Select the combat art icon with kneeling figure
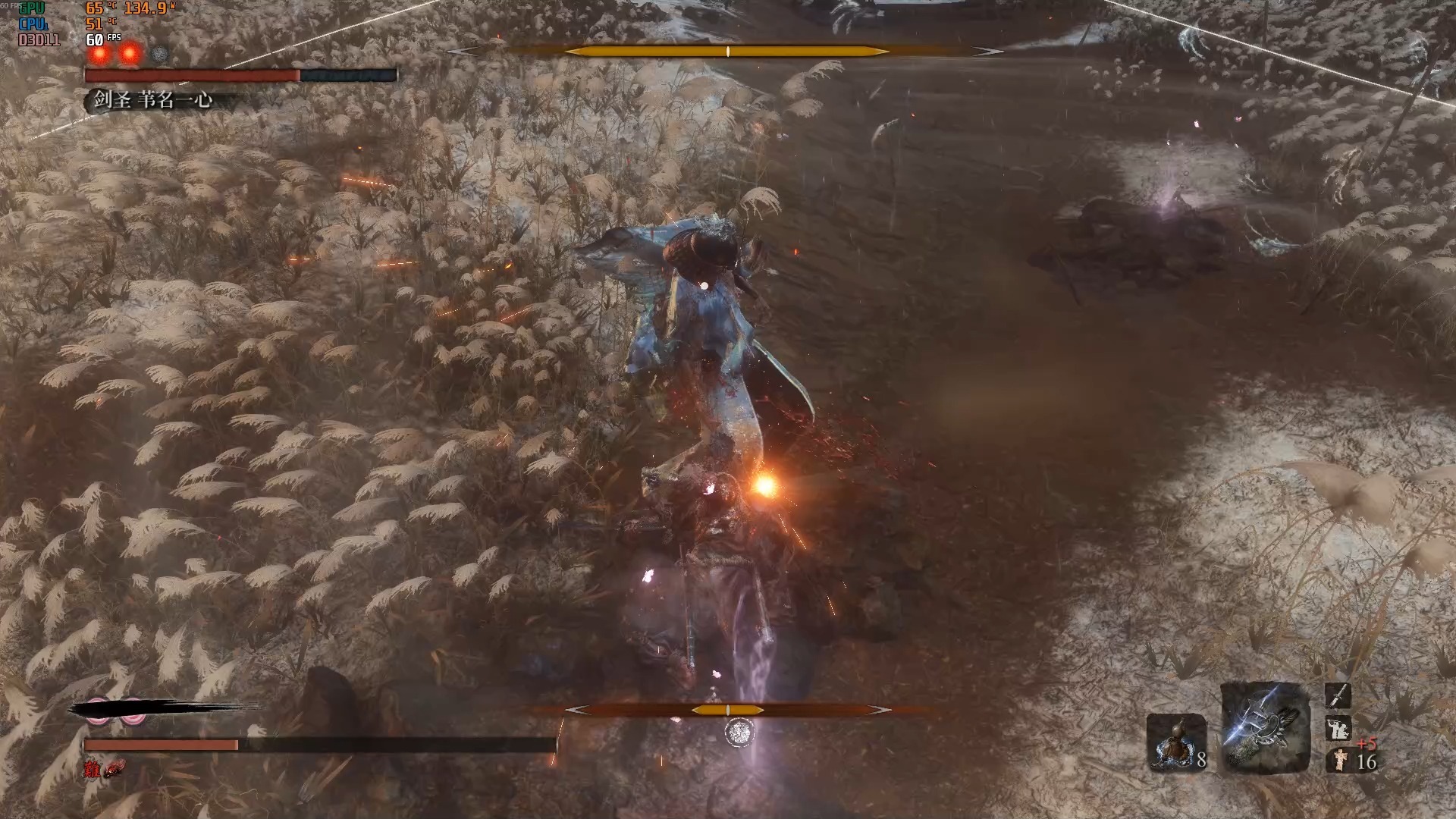This screenshot has width=1456, height=819. click(1338, 729)
